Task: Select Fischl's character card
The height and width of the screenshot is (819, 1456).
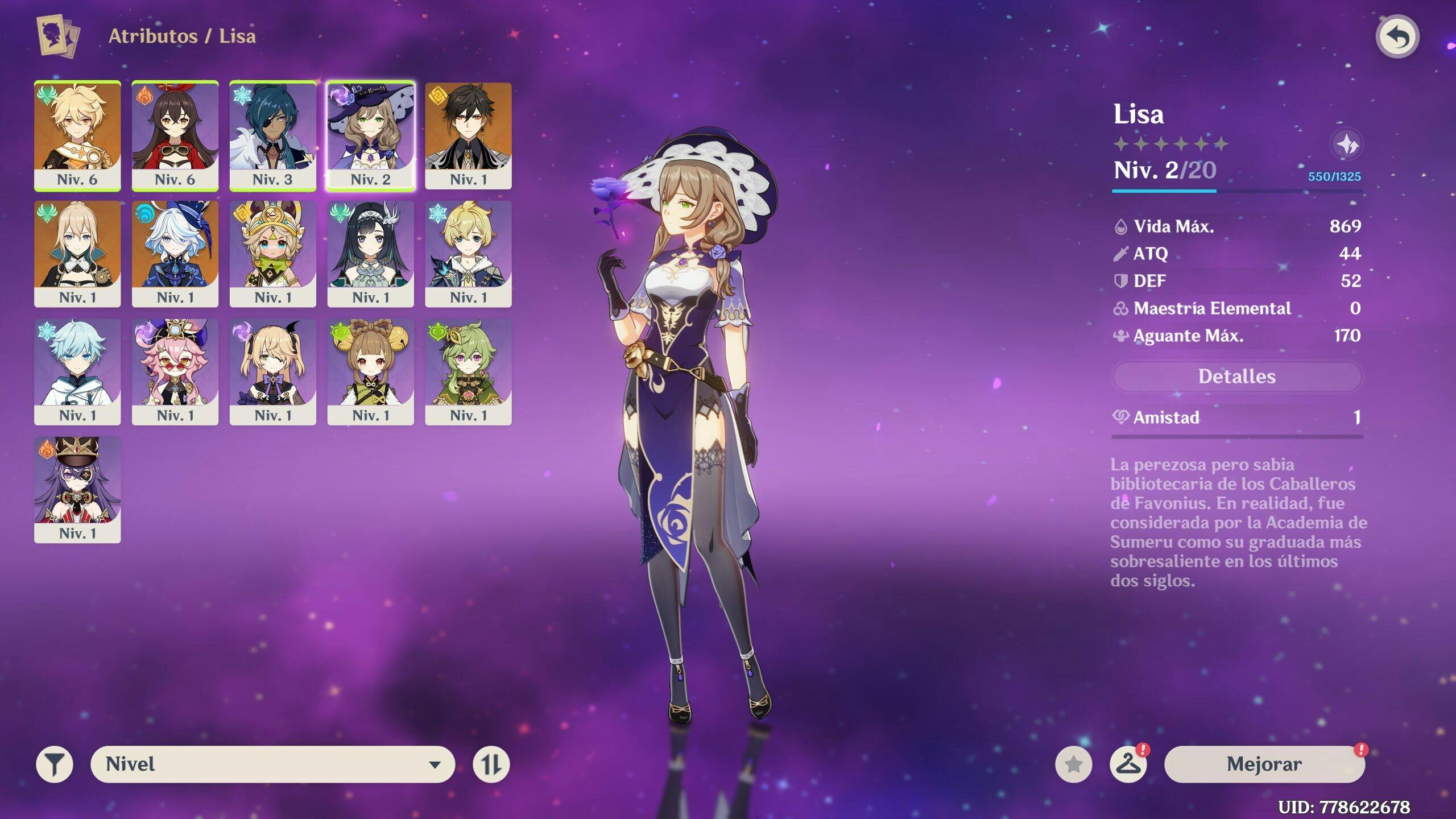Action: [273, 371]
